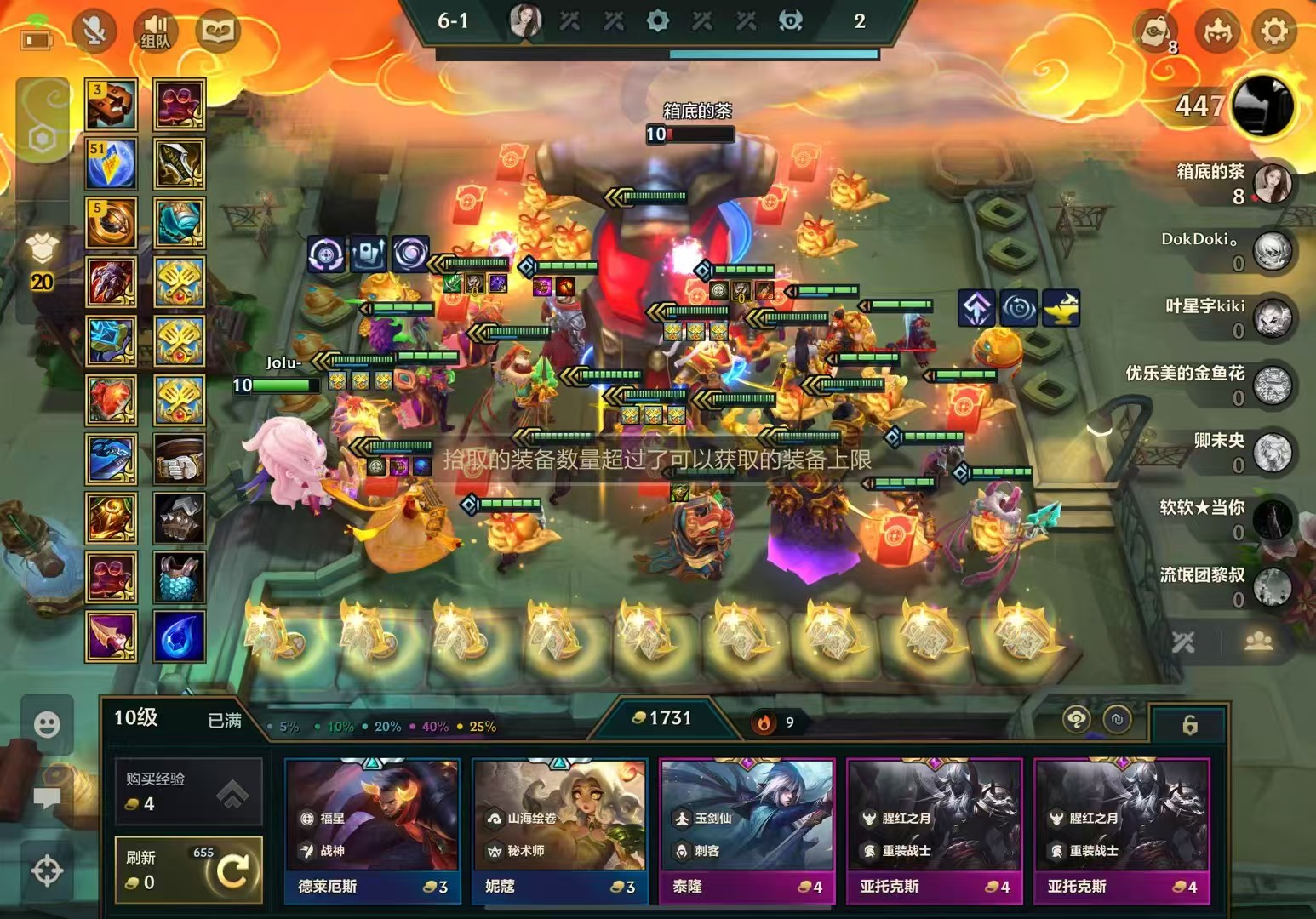
Task: Open the book guide icon
Action: pos(217,32)
